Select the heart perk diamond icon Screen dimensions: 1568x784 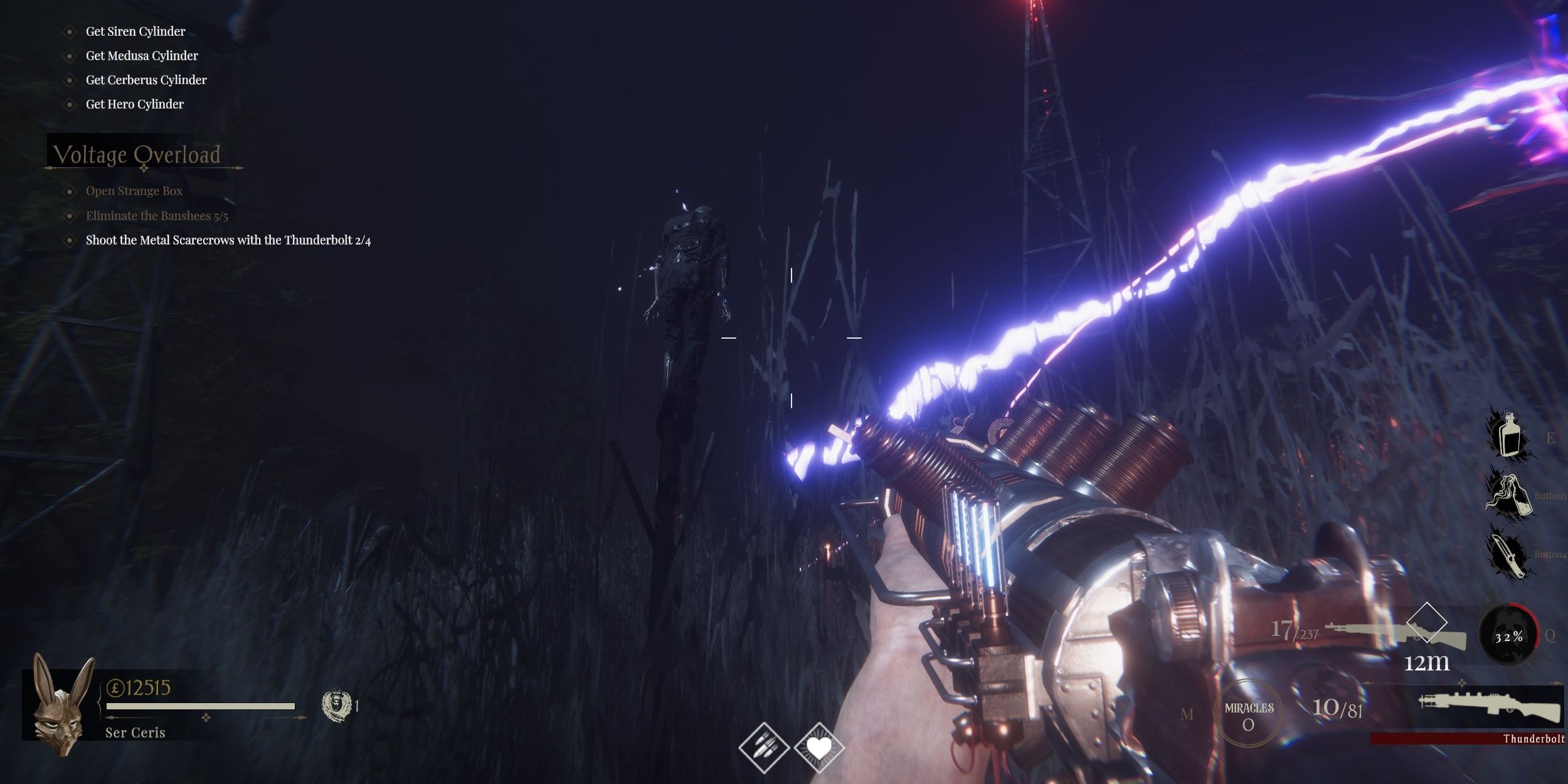tap(818, 748)
